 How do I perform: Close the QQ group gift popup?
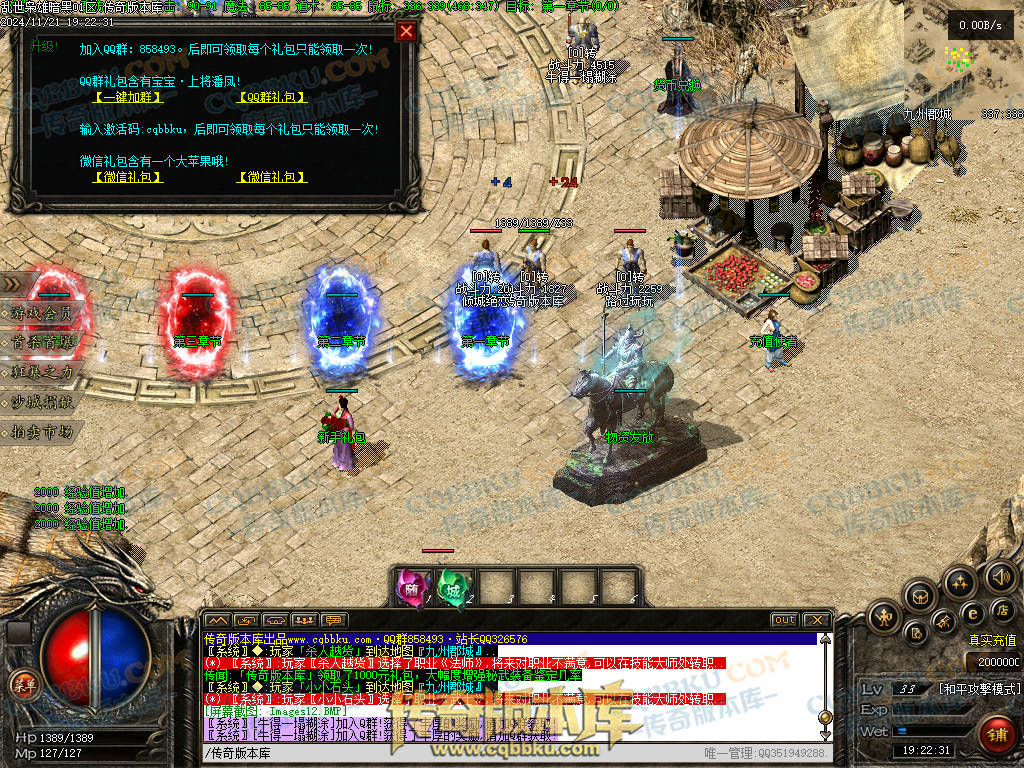(405, 31)
